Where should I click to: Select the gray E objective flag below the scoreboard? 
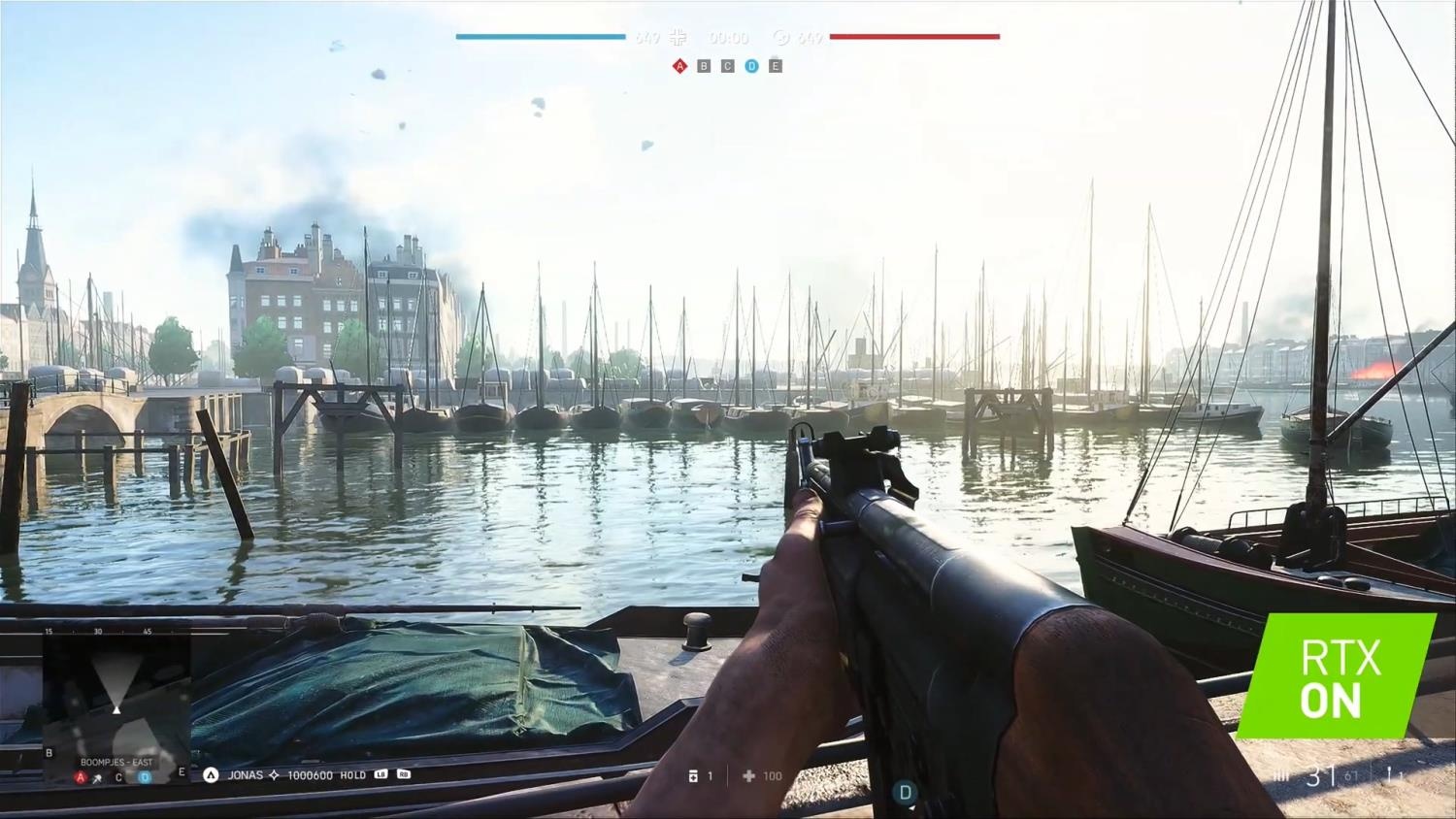[x=775, y=66]
